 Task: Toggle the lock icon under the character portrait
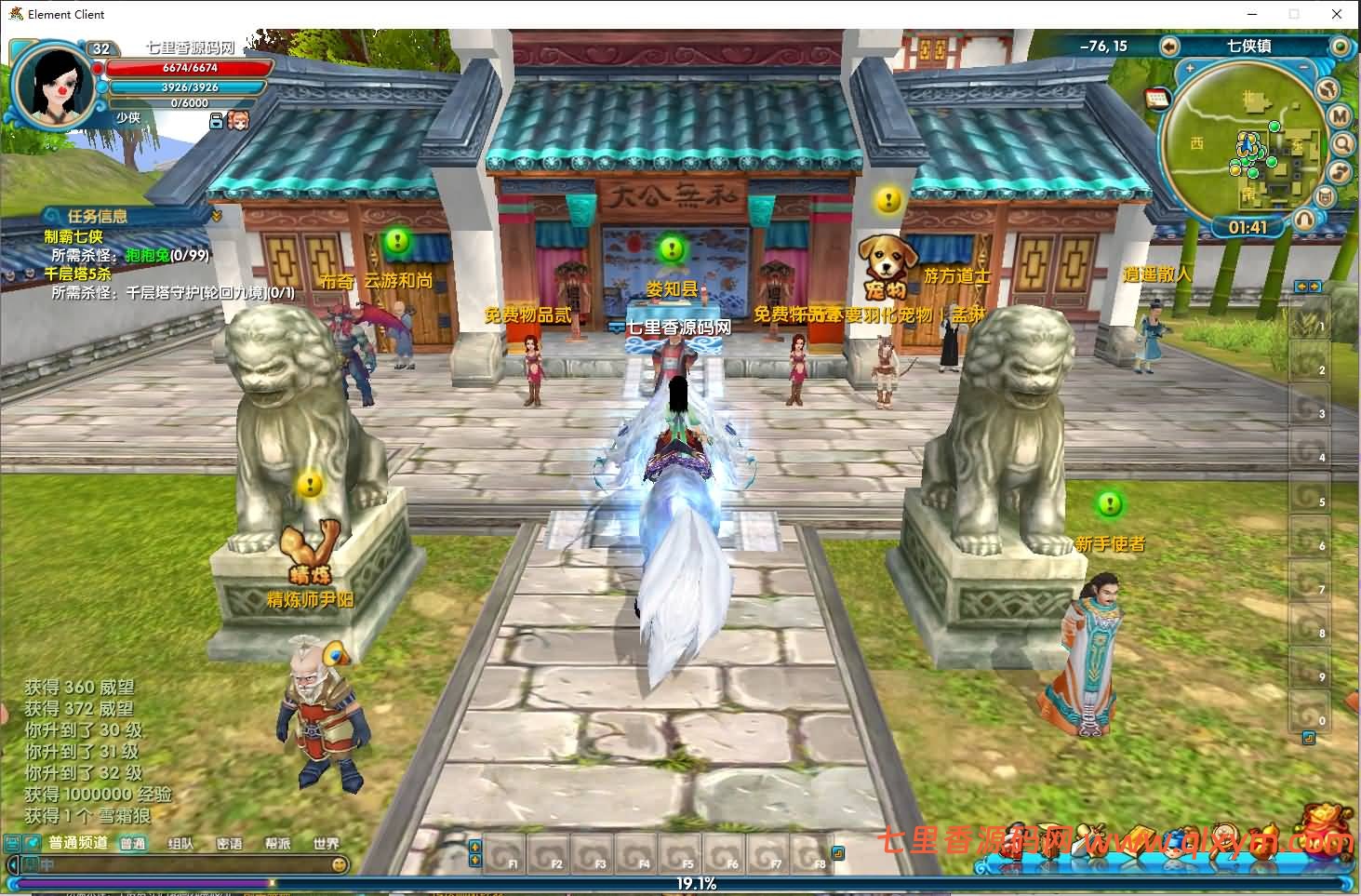coord(217,121)
